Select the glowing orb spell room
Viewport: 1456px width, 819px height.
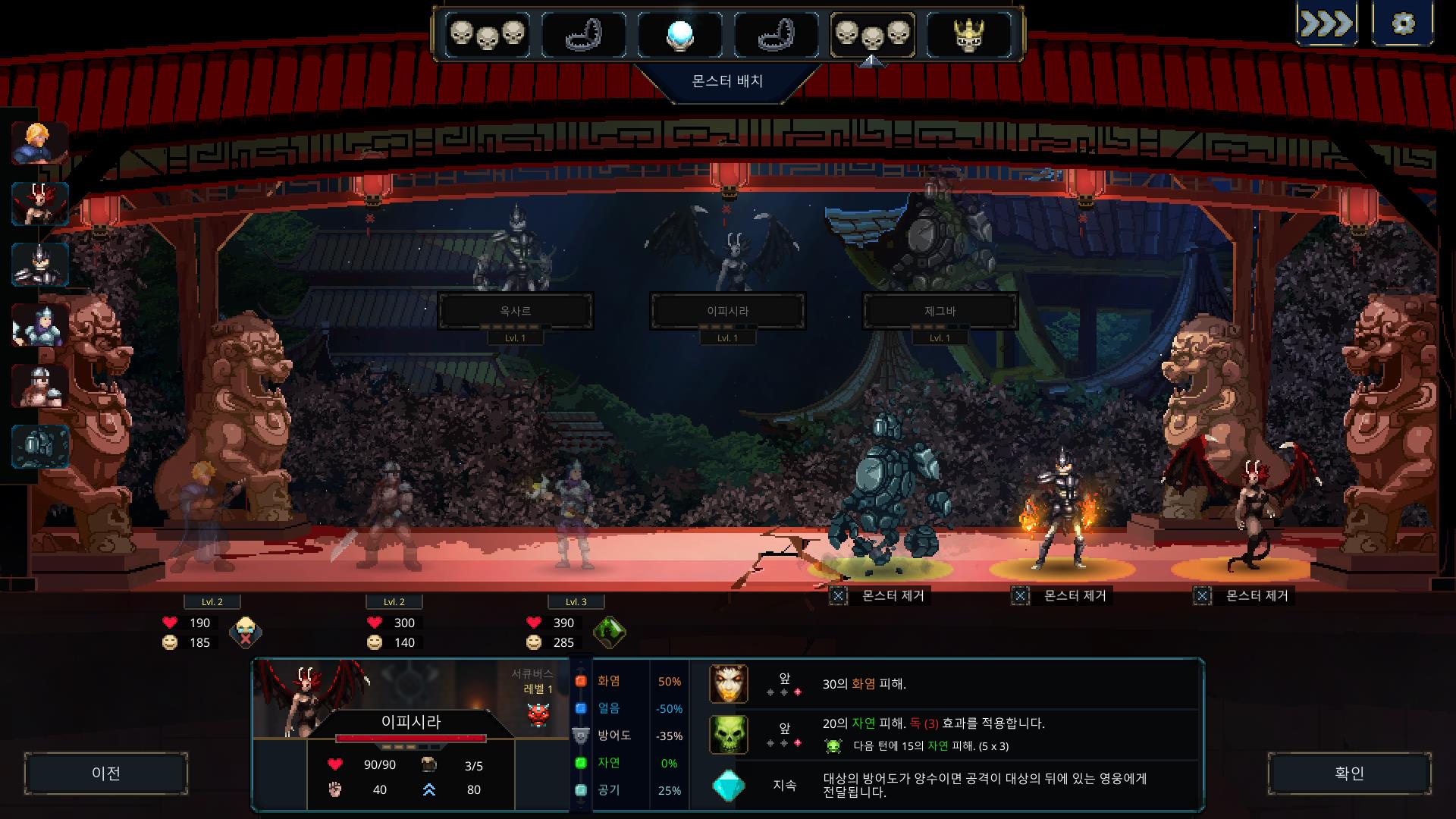pyautogui.click(x=679, y=34)
